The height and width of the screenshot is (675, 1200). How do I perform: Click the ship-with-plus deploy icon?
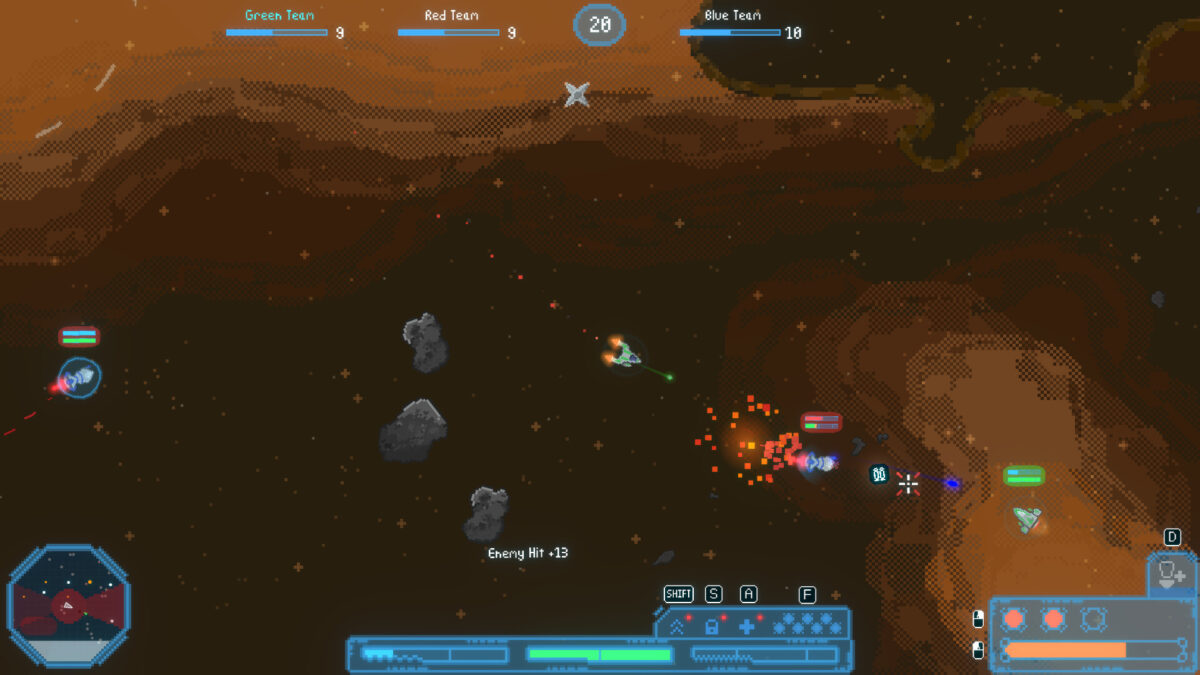pos(1171,575)
